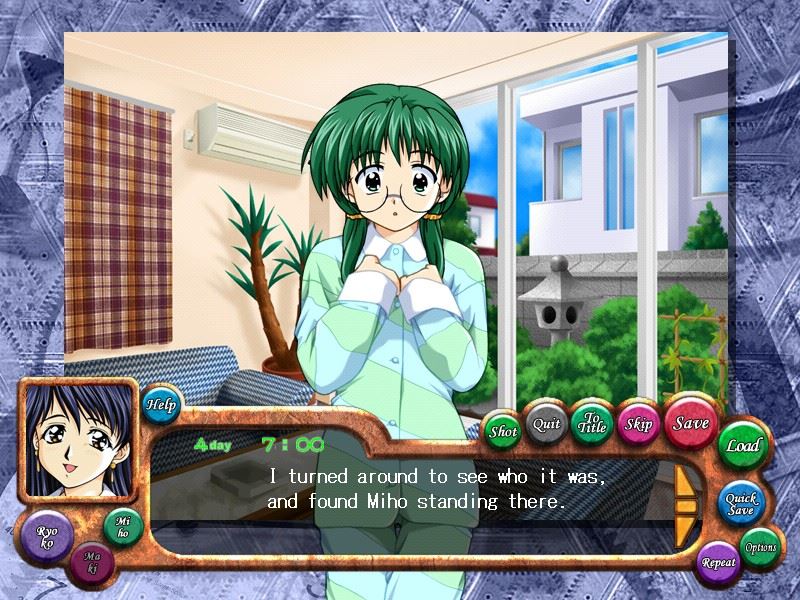800x600 pixels.
Task: Click the gray Quit button
Action: (x=546, y=424)
